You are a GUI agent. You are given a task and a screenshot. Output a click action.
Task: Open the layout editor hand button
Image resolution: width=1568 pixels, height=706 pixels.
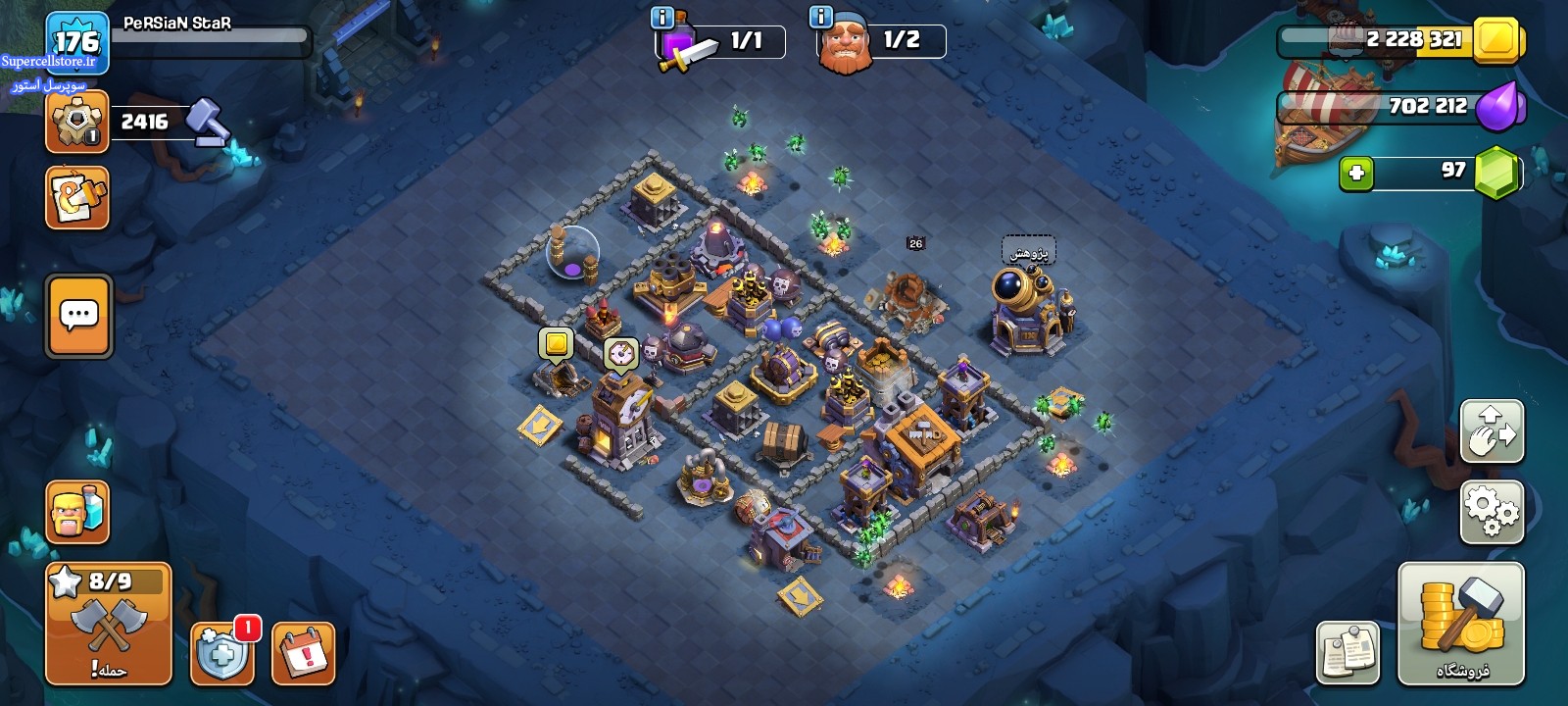pyautogui.click(x=1492, y=431)
